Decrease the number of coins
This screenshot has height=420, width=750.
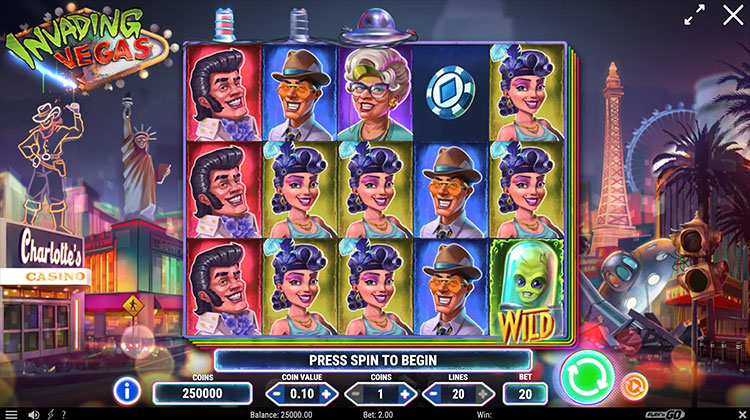(x=354, y=393)
